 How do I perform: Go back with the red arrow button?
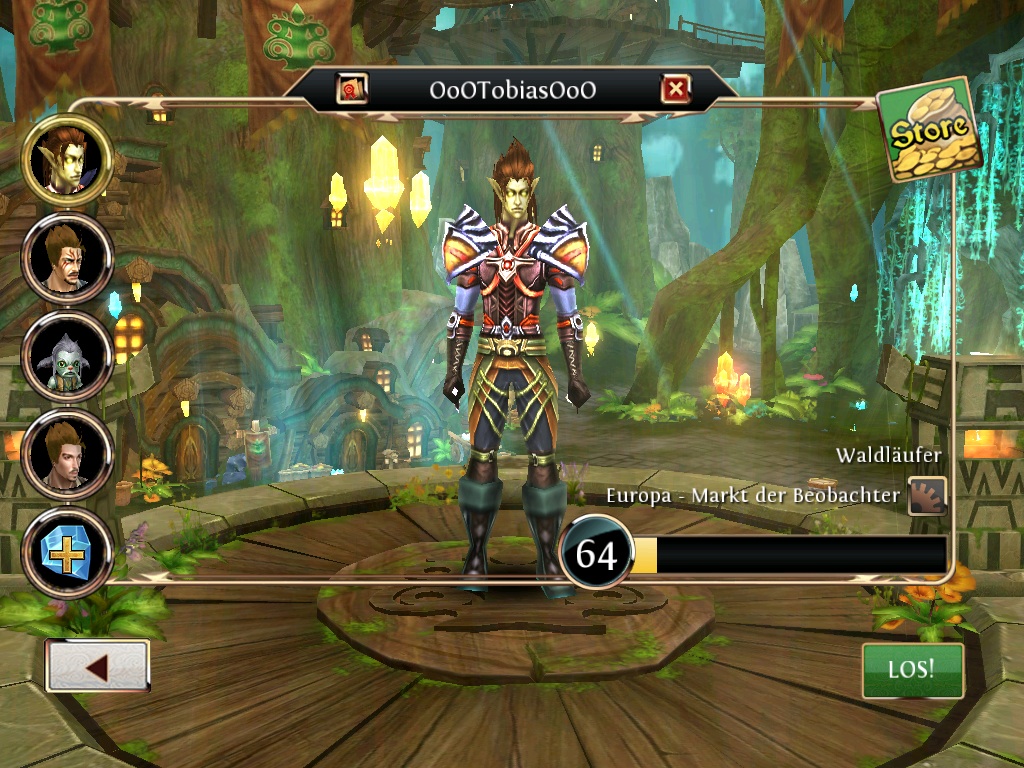click(97, 667)
